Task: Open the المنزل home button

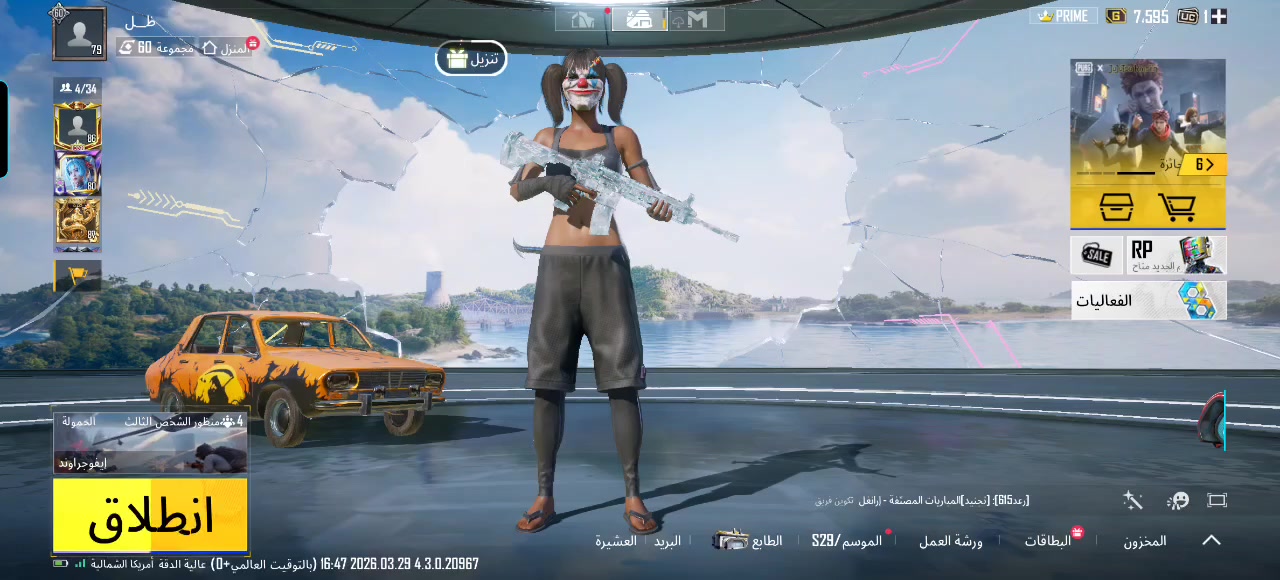Action: click(x=226, y=47)
